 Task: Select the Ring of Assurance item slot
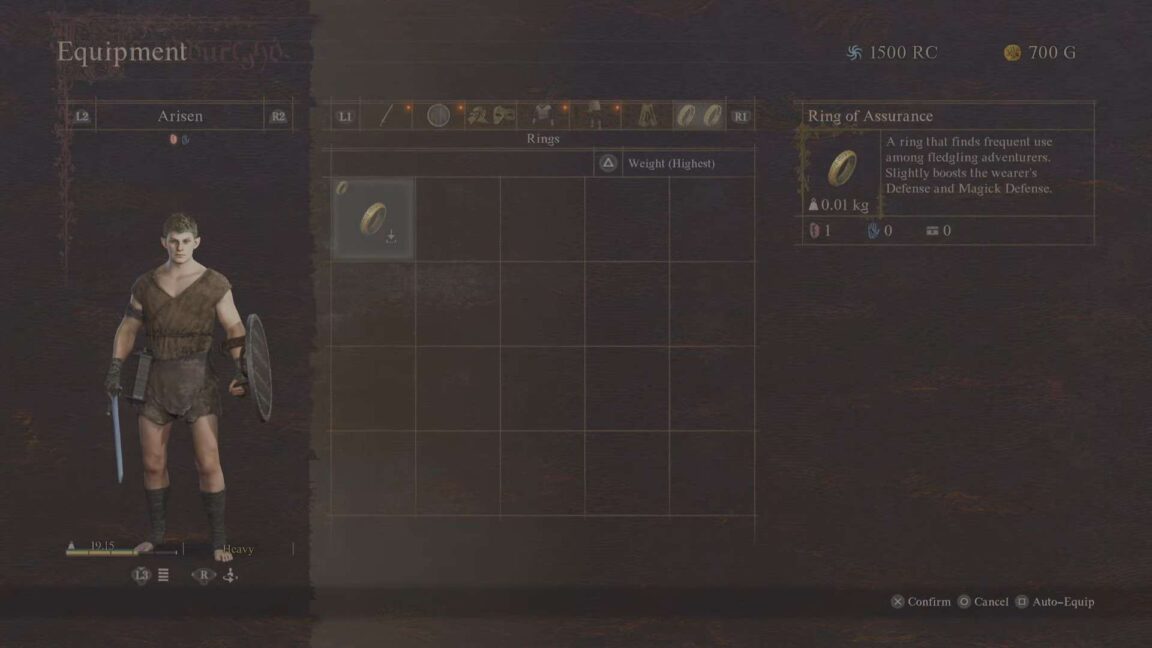click(x=373, y=219)
